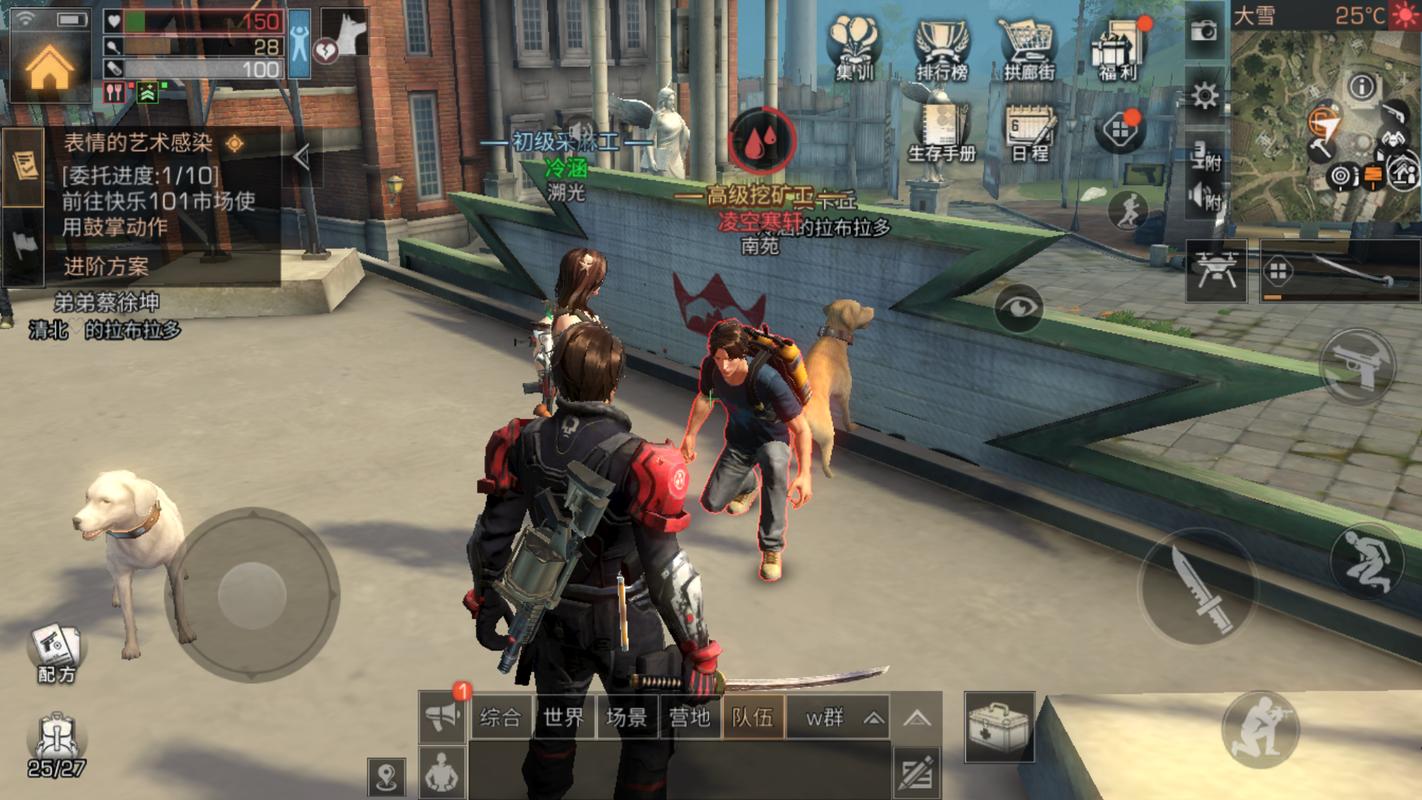The image size is (1422, 800).
Task: Use the medkit quick slot
Action: [x=999, y=727]
